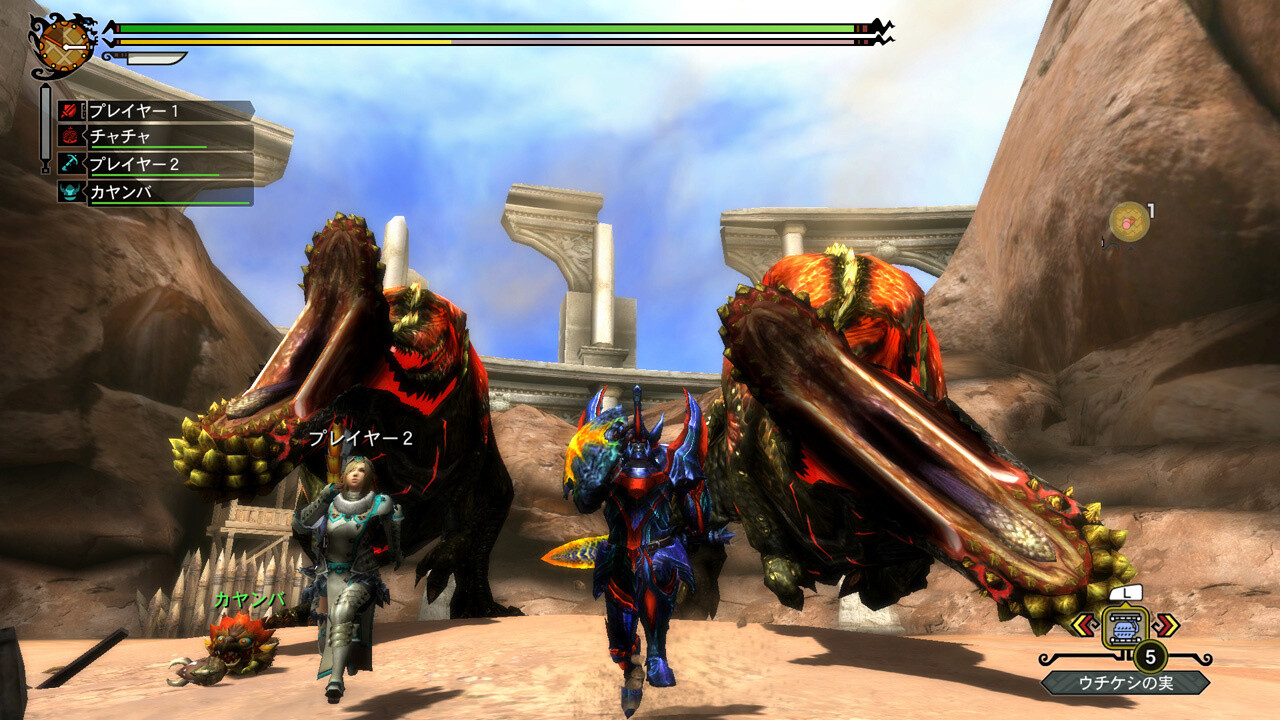Image resolution: width=1280 pixels, height=720 pixels.
Task: Click the red Chacha mask icon
Action: point(69,134)
